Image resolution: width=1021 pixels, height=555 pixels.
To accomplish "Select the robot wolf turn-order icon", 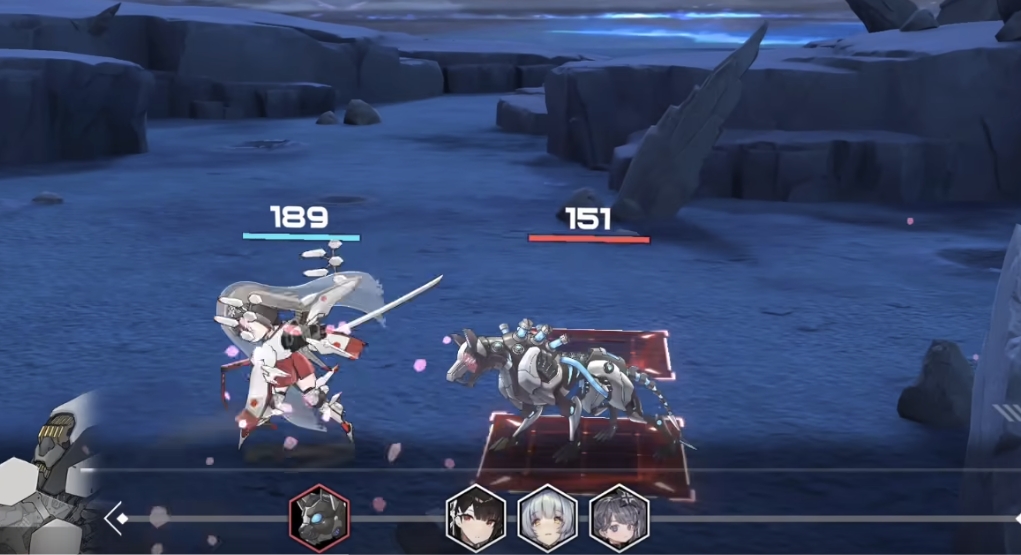I will click(319, 517).
